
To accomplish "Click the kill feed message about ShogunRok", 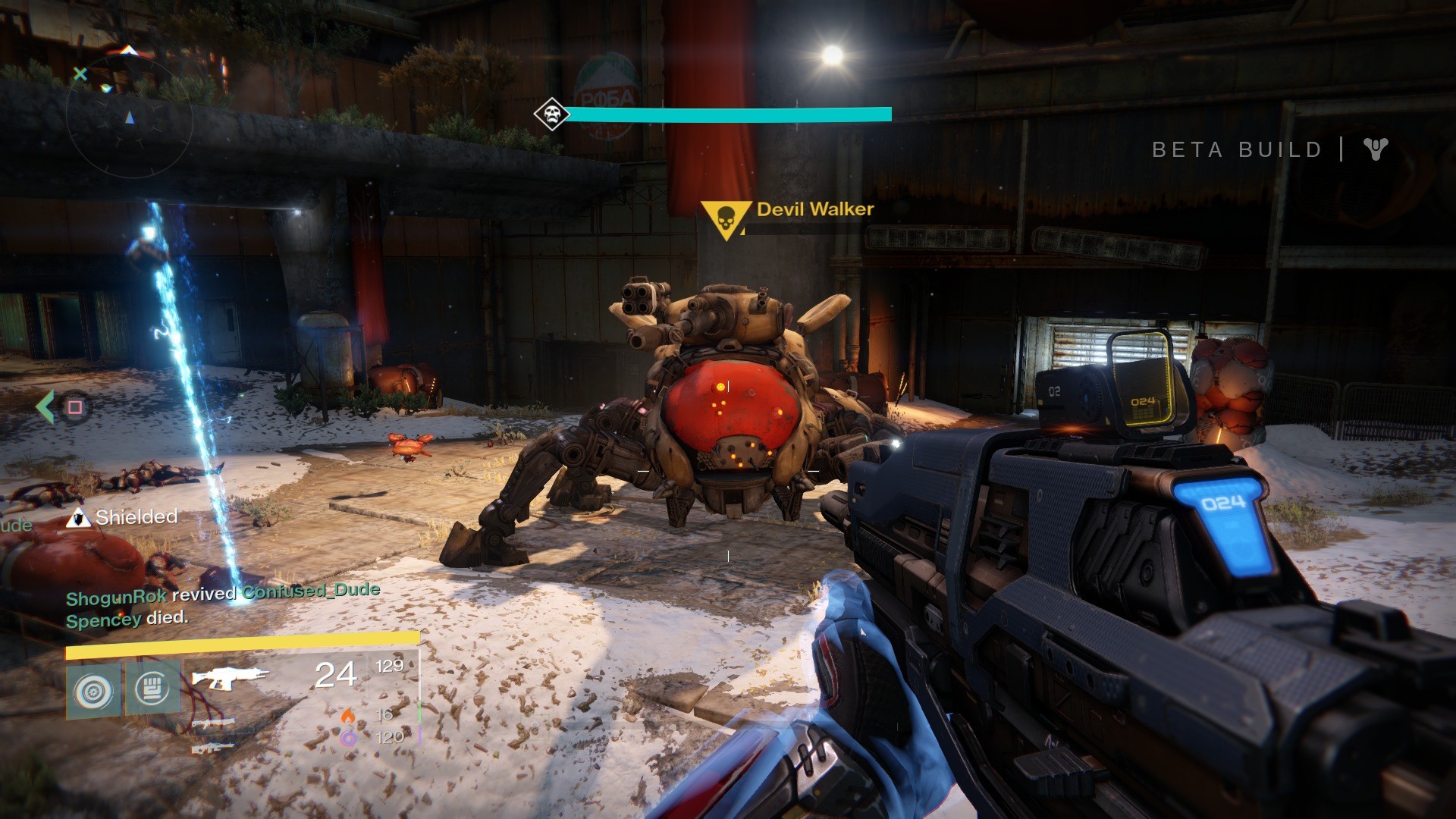I will 222,594.
